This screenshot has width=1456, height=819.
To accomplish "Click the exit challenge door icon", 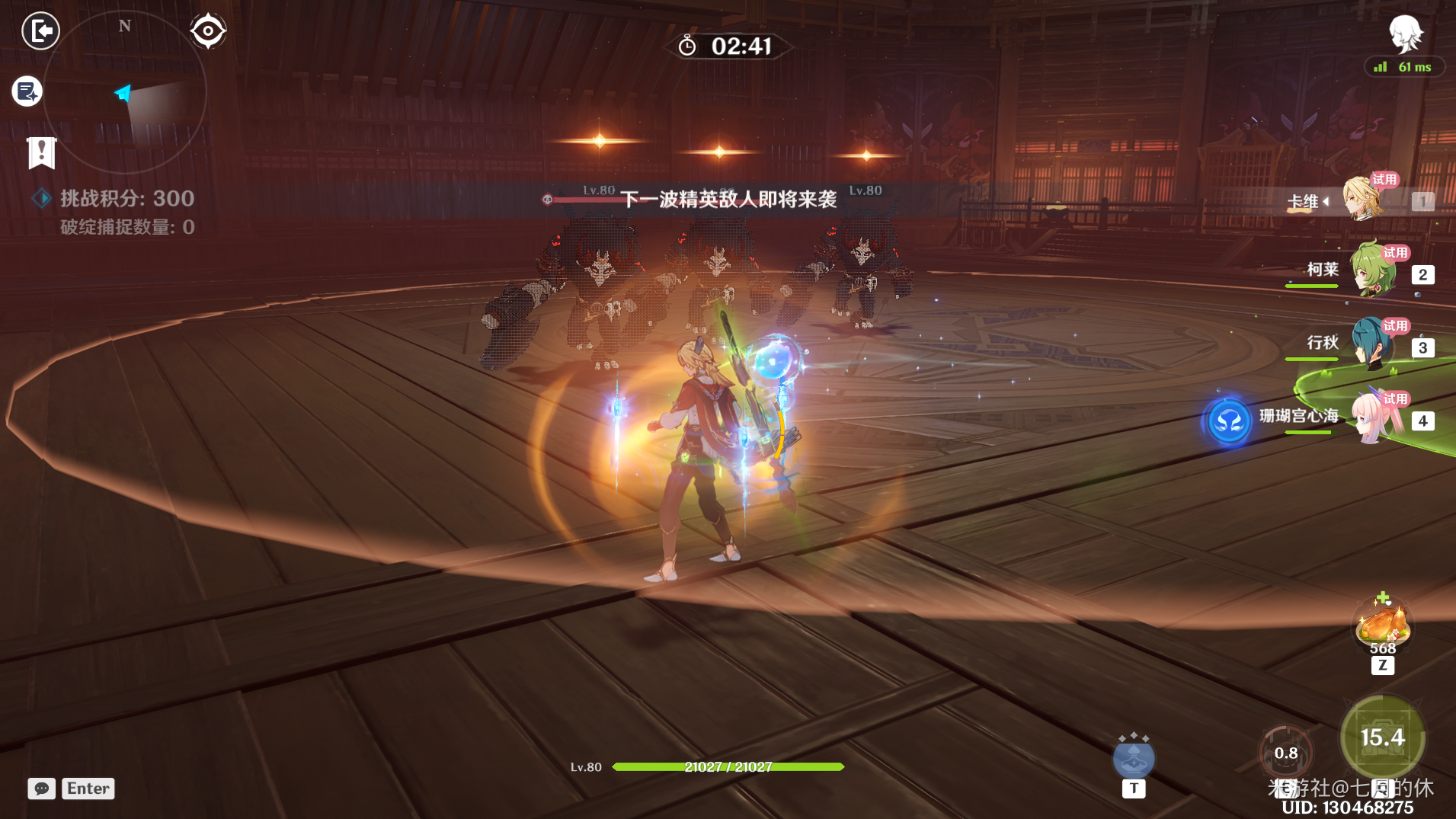I will click(40, 31).
